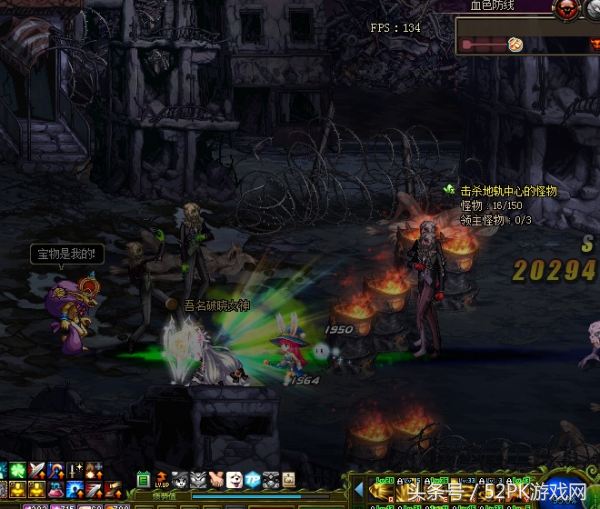Click the red demon skull icon
Viewport: 600px width, 509px height.
[x=568, y=8]
